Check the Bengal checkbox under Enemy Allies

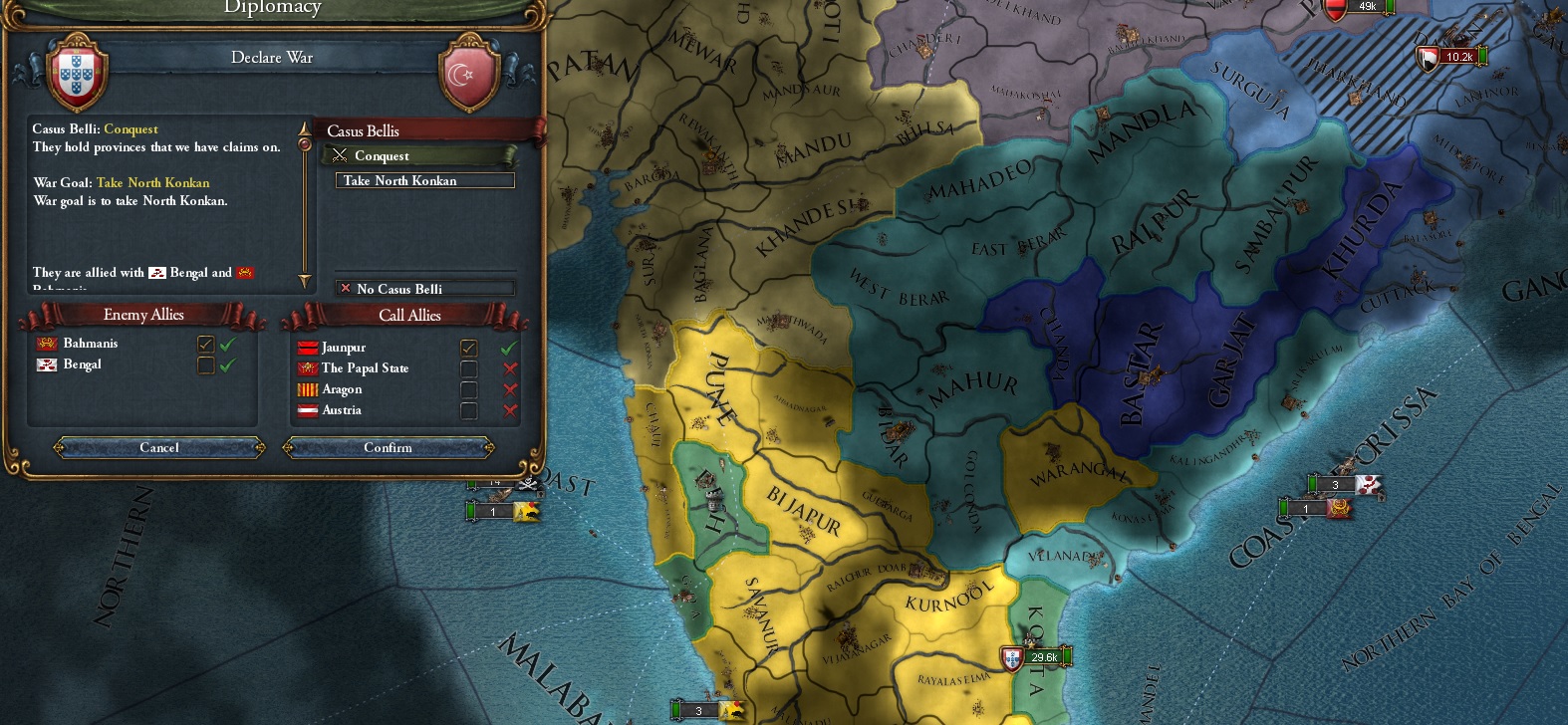[206, 364]
